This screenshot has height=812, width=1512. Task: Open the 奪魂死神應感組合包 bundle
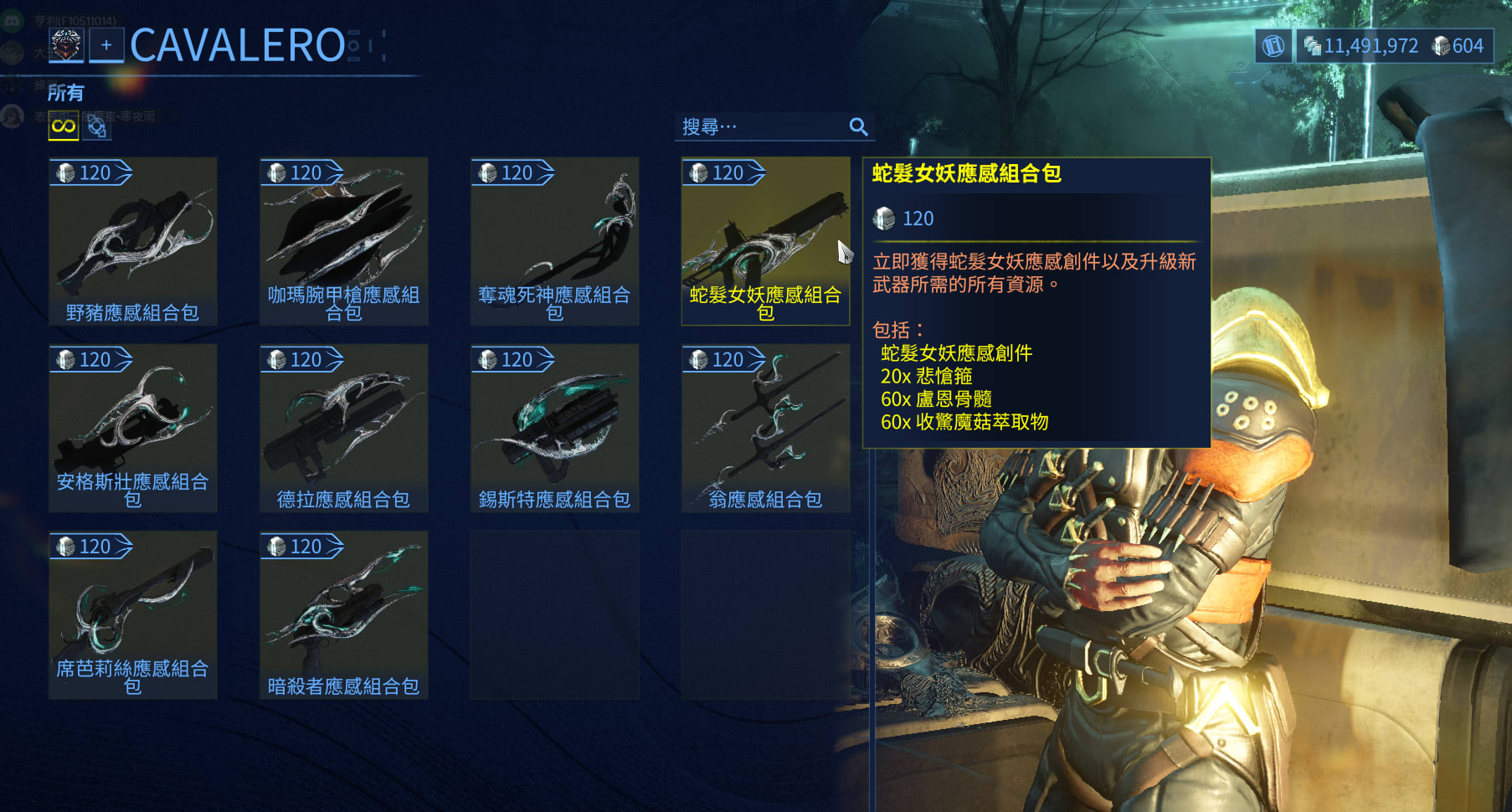tap(555, 241)
